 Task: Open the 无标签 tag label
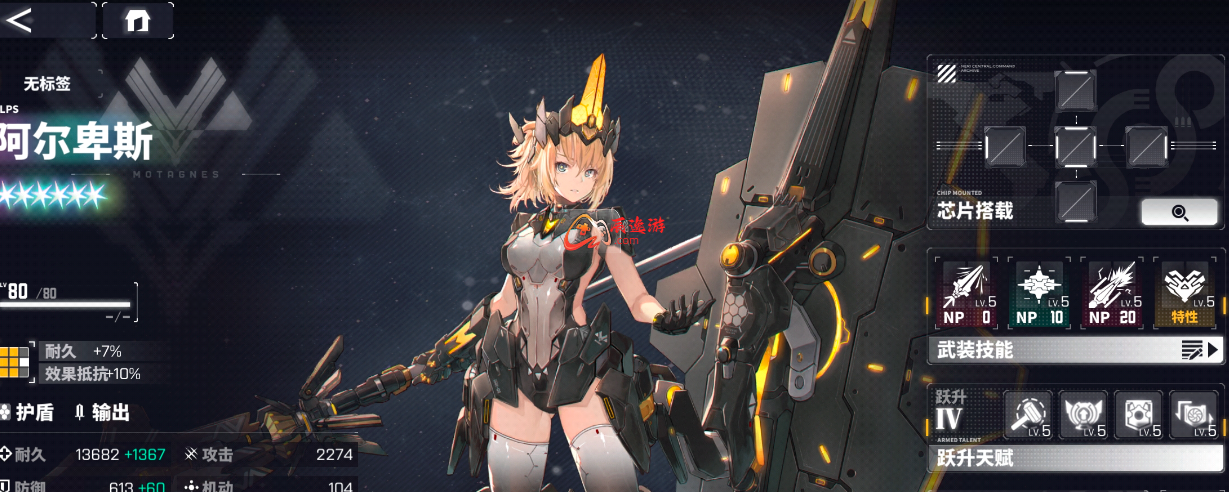point(48,85)
